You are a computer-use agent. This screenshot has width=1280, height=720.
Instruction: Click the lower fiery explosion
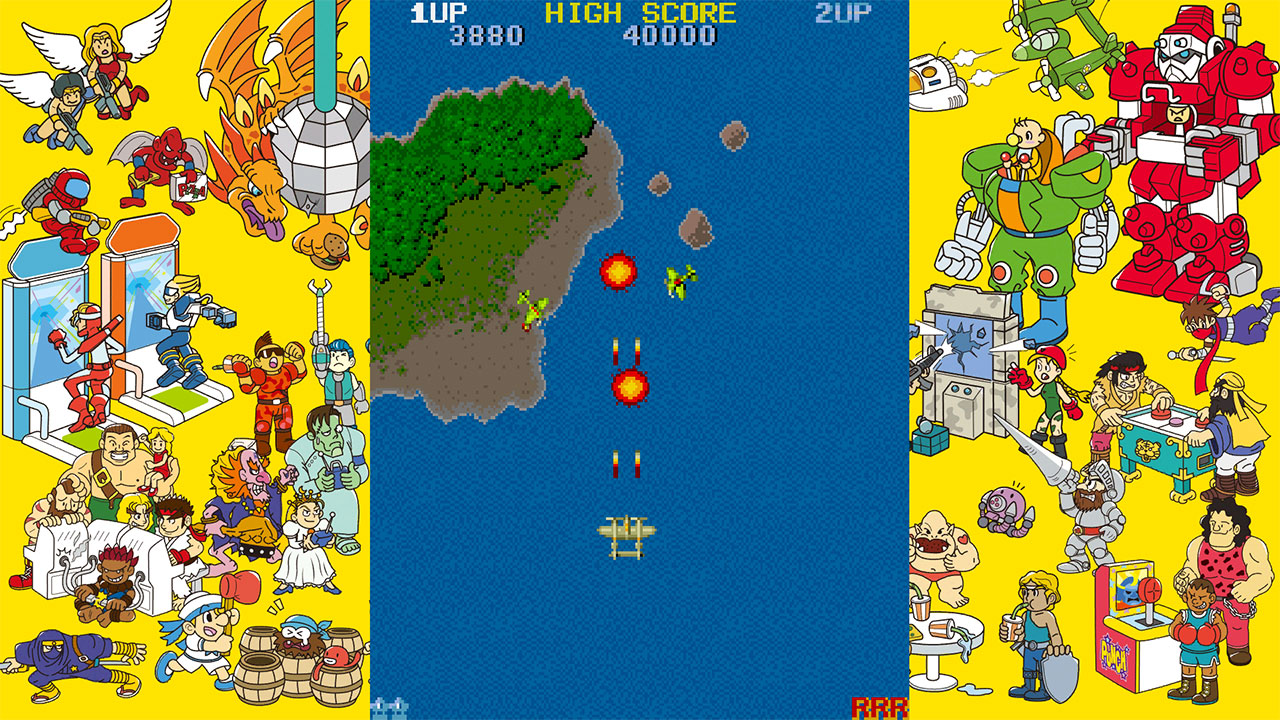coord(629,388)
